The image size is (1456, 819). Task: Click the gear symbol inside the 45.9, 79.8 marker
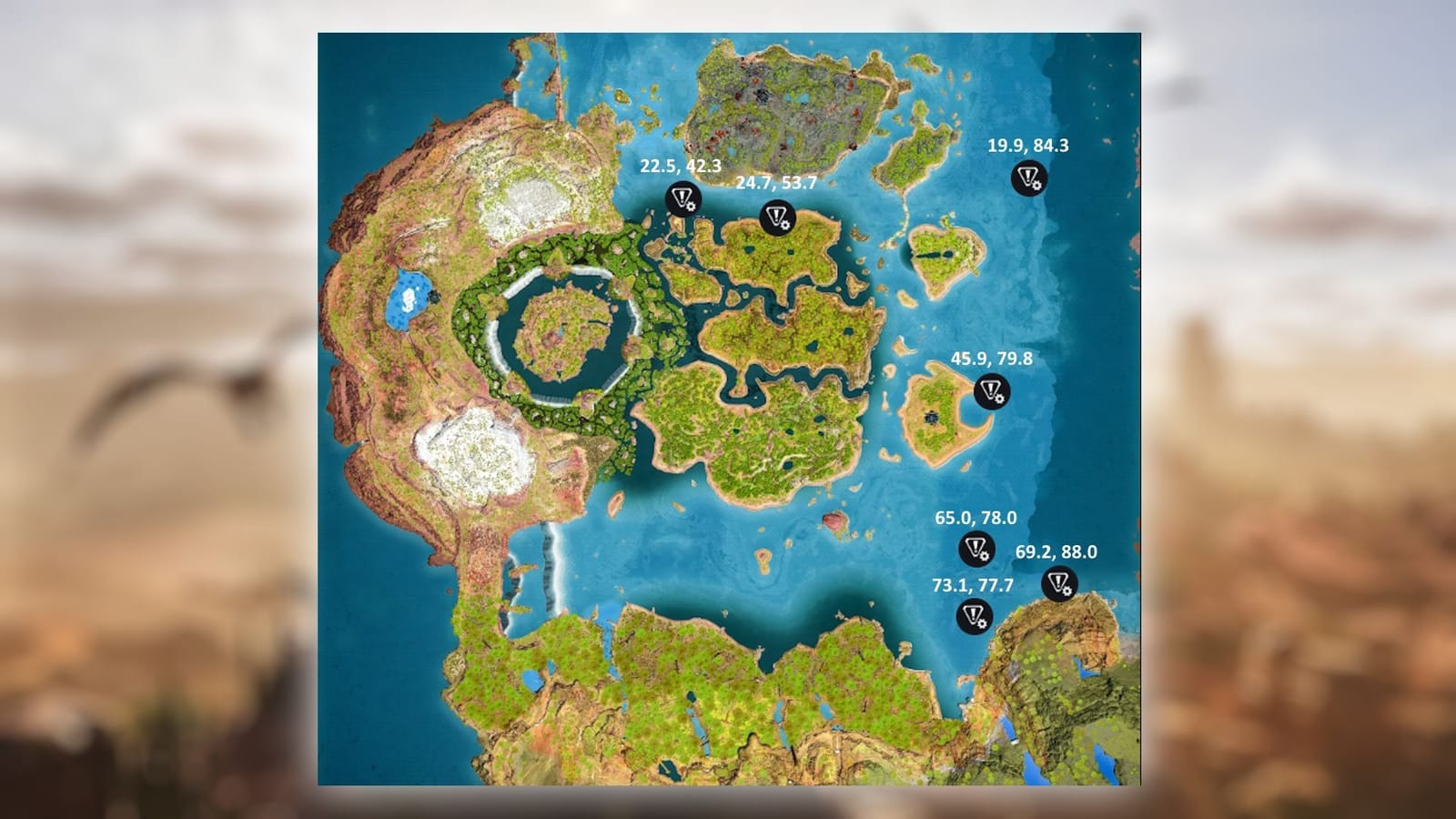click(999, 400)
